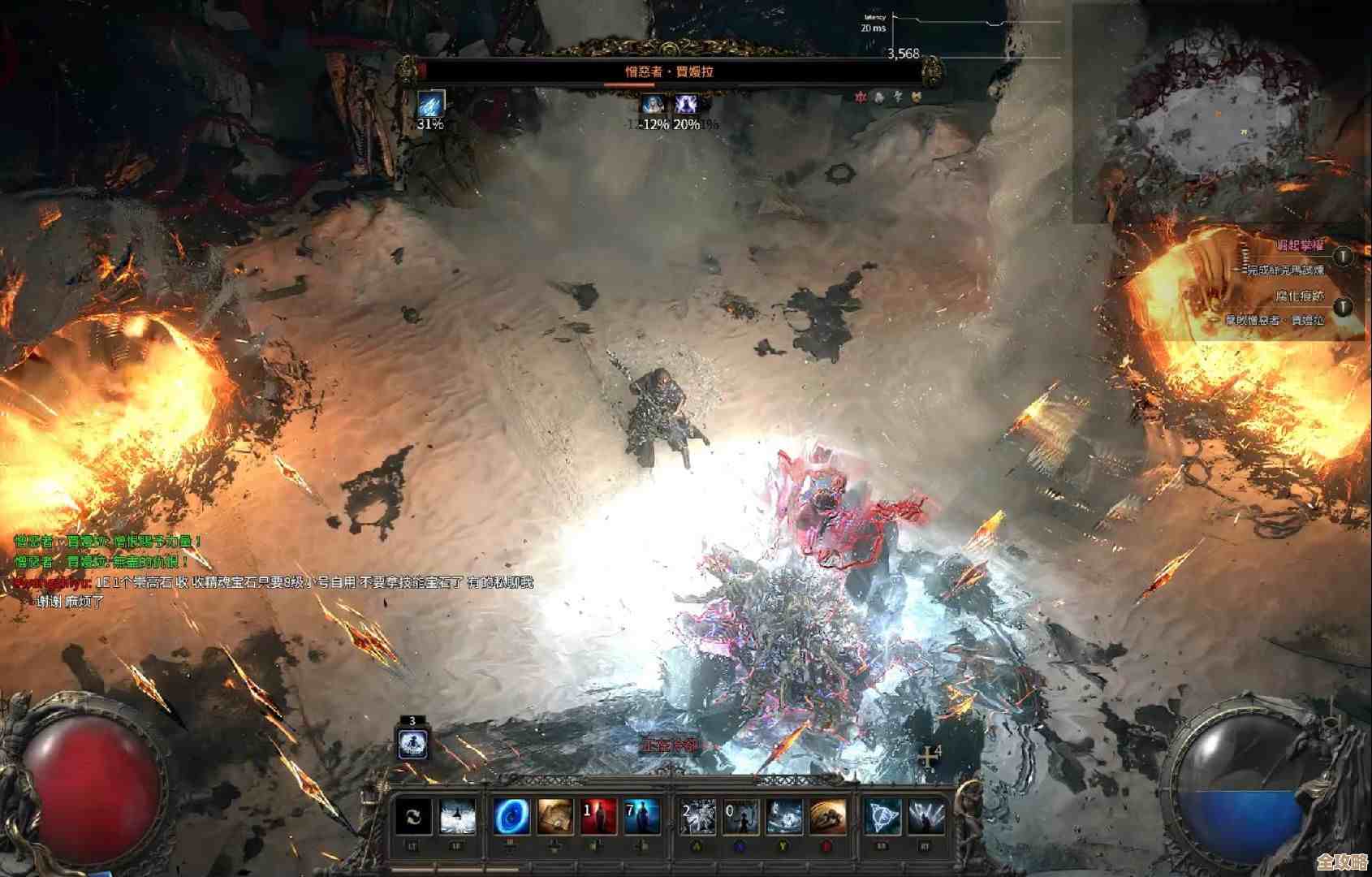Screen dimensions: 1372x877
Task: Open the minimap overlay
Action: click(1223, 114)
